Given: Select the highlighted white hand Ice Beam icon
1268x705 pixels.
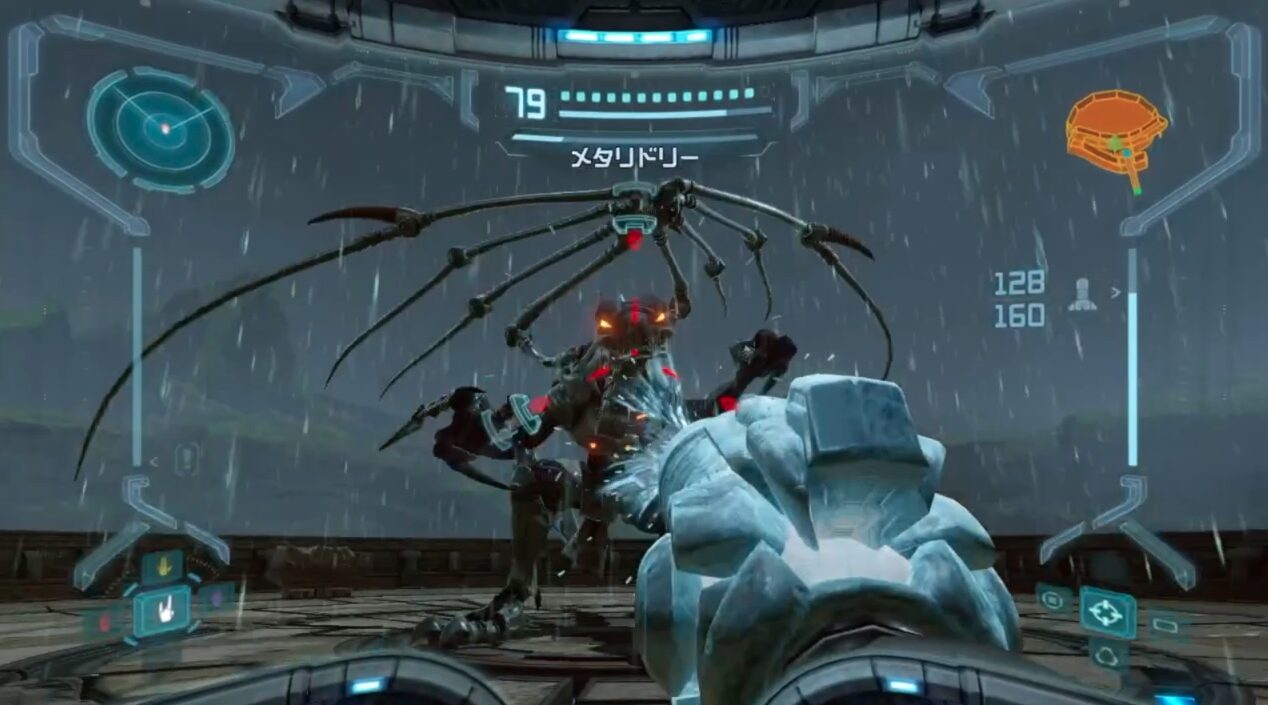Looking at the screenshot, I should [x=162, y=610].
